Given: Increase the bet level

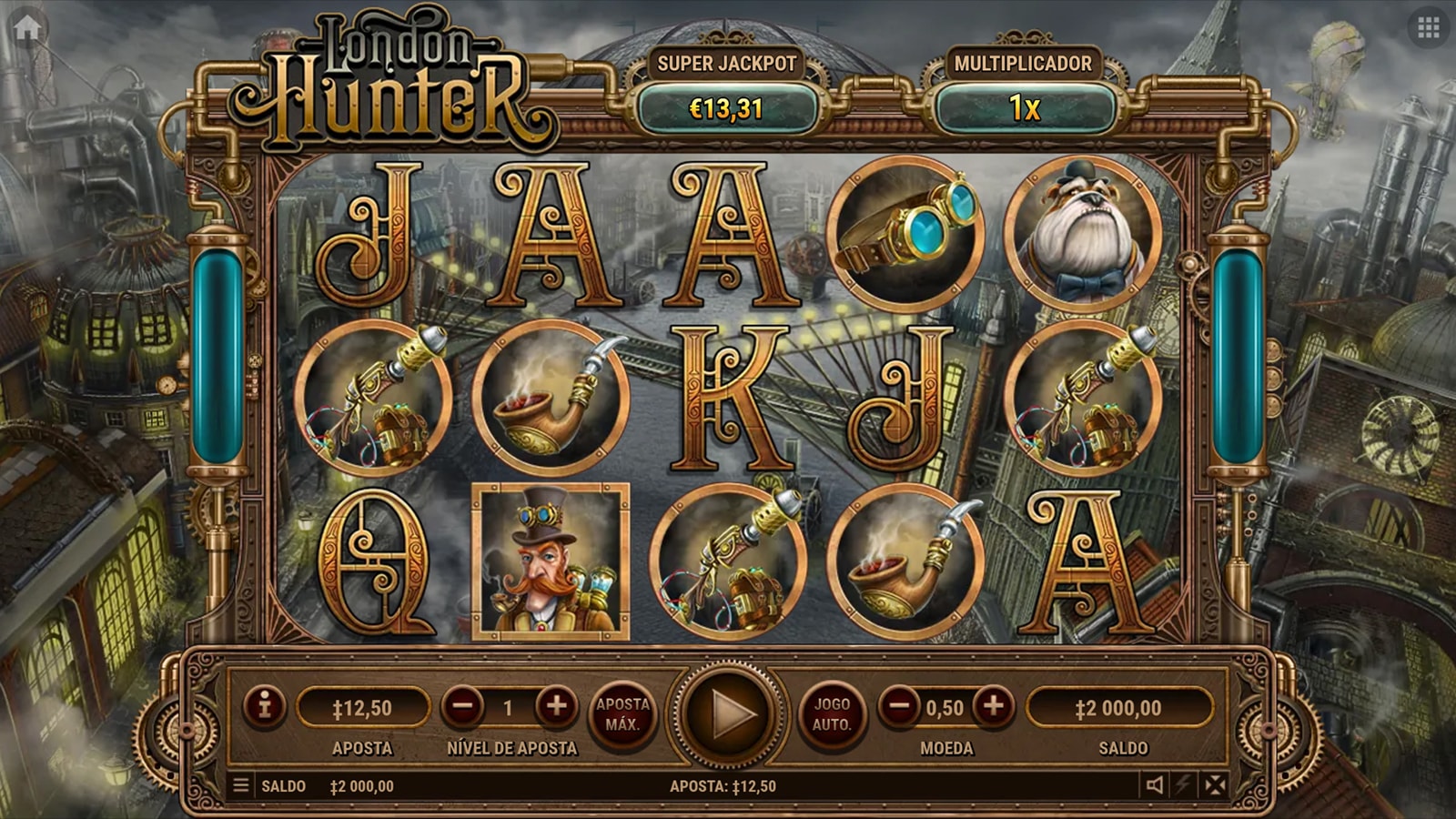Looking at the screenshot, I should point(556,706).
